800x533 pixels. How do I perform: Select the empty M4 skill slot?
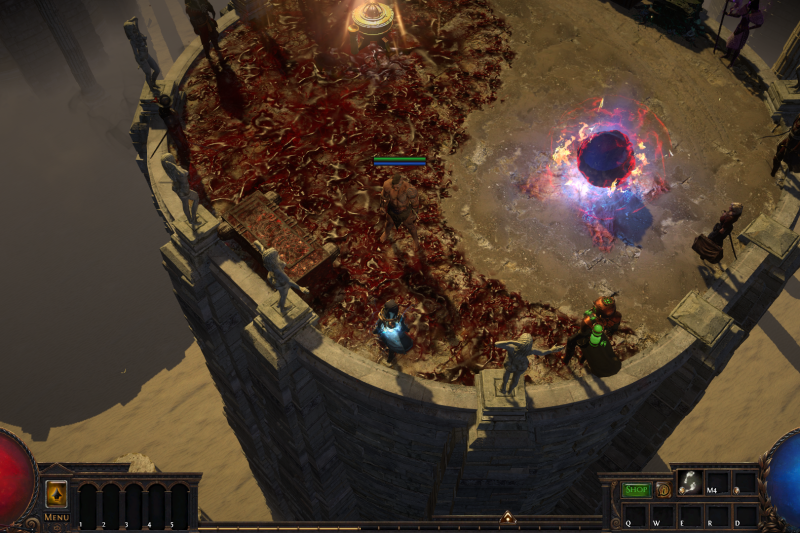click(717, 483)
